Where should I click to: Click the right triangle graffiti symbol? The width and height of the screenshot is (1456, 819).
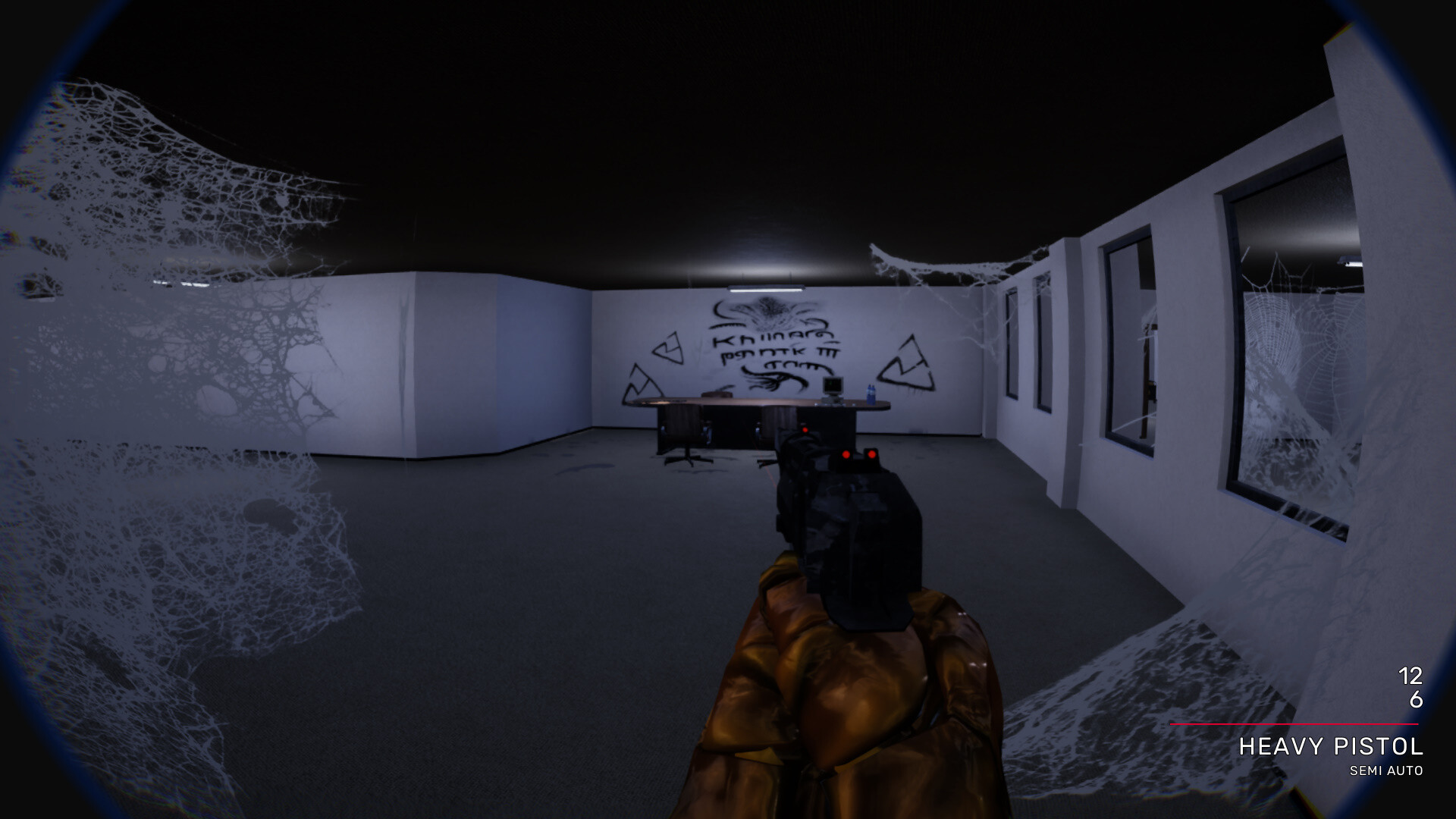click(907, 359)
